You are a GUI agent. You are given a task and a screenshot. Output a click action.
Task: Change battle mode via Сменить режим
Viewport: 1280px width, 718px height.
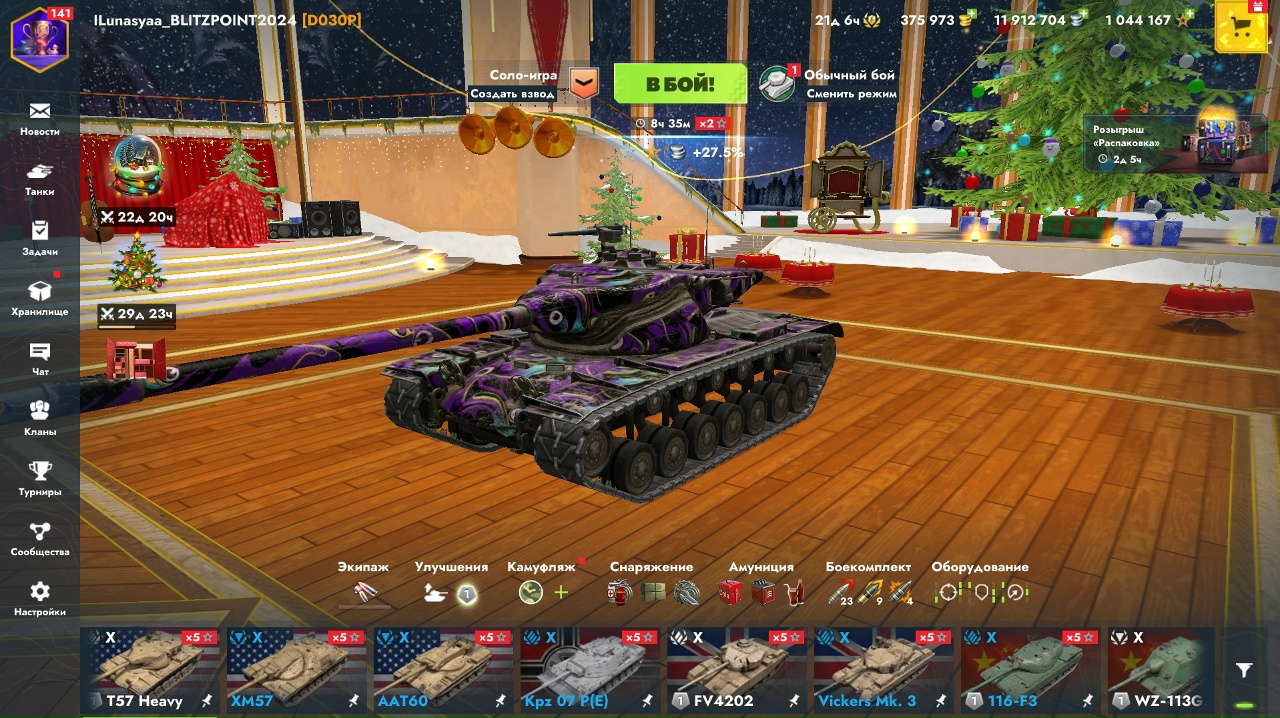851,94
